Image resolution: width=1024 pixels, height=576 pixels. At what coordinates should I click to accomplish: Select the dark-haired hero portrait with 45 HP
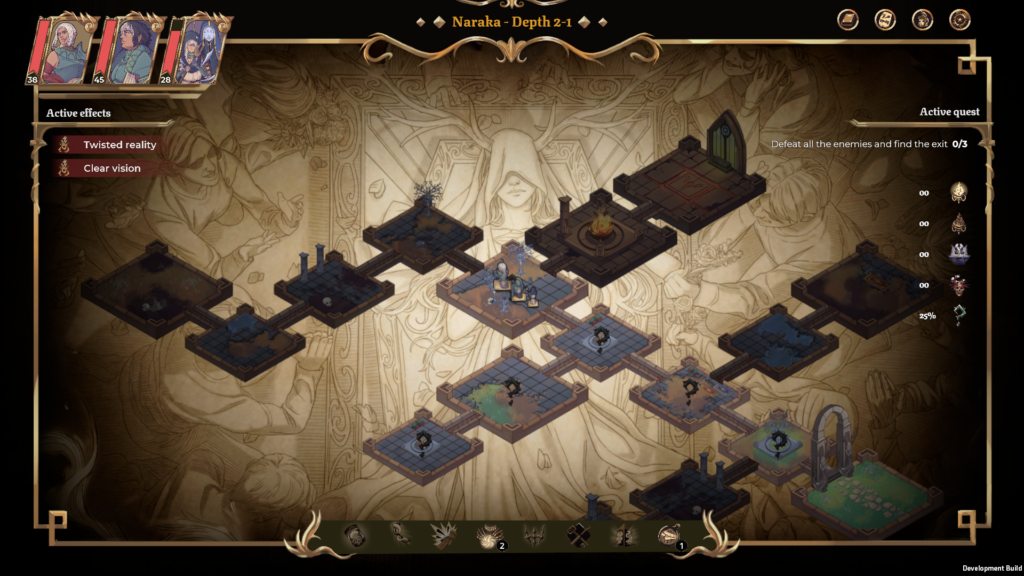pyautogui.click(x=130, y=52)
